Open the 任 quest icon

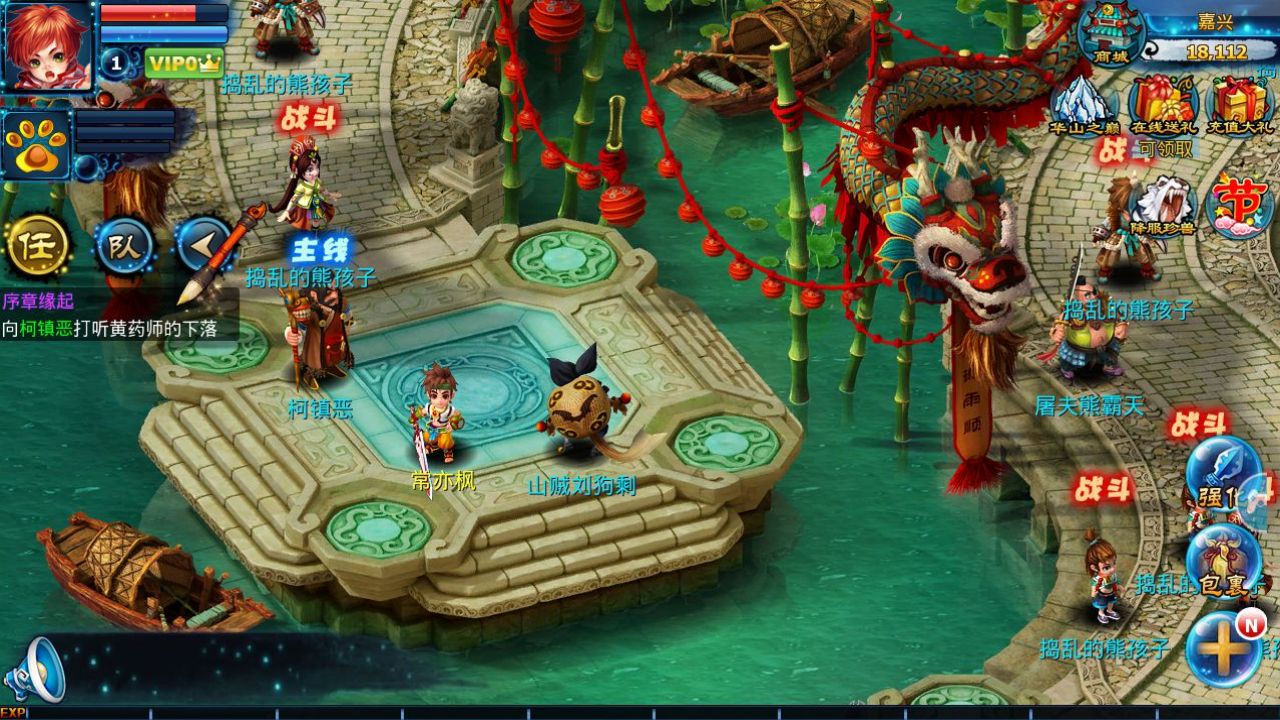point(38,248)
